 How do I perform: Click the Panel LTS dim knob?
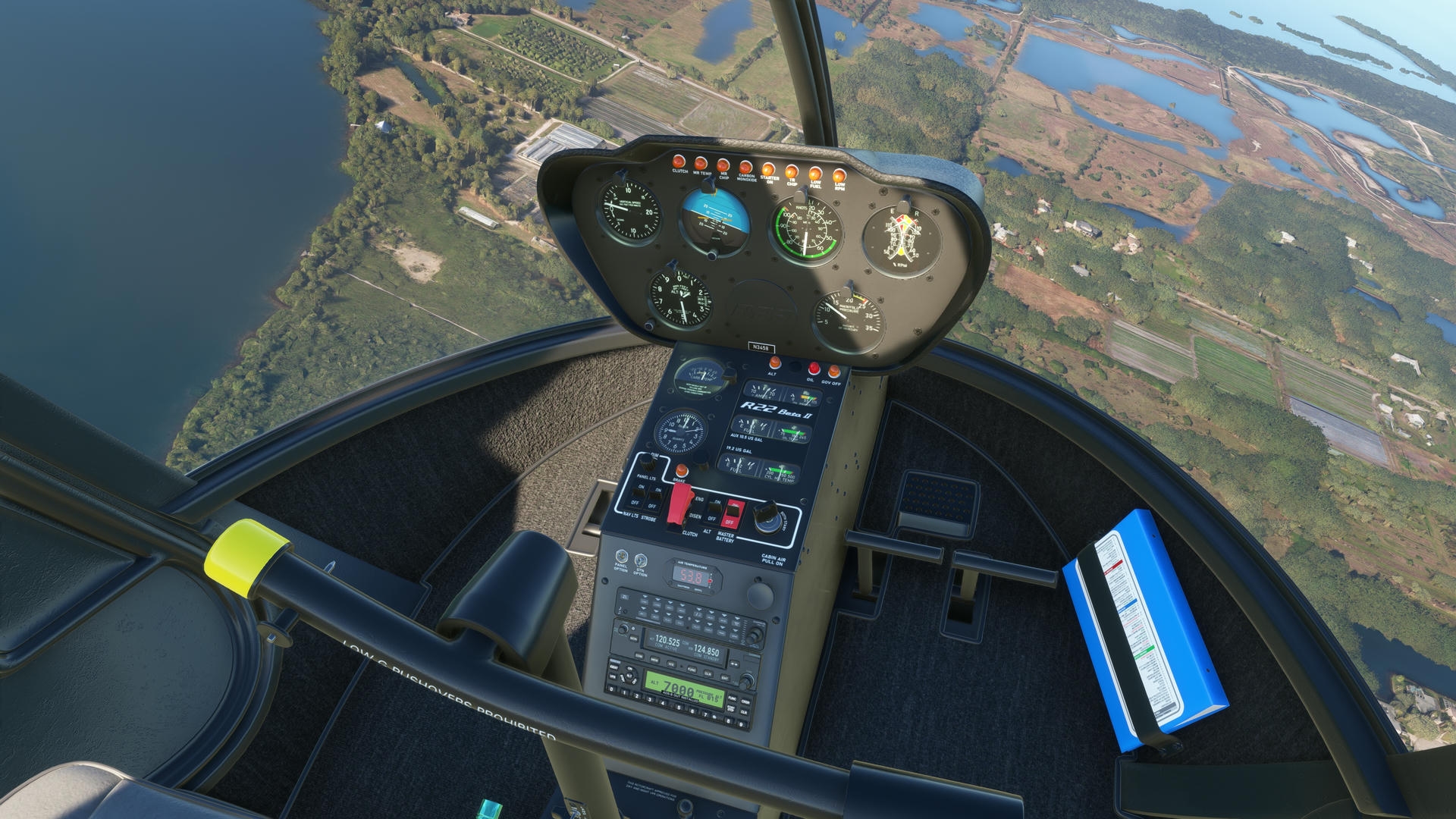(x=648, y=461)
